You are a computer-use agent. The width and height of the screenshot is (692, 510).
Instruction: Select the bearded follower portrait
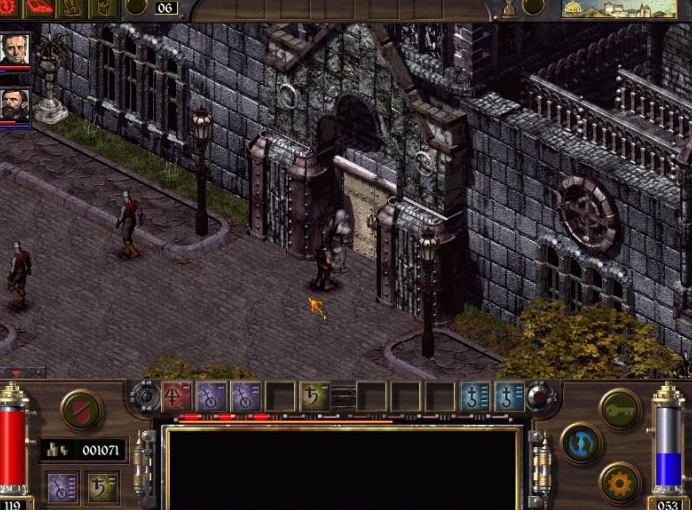(x=15, y=105)
